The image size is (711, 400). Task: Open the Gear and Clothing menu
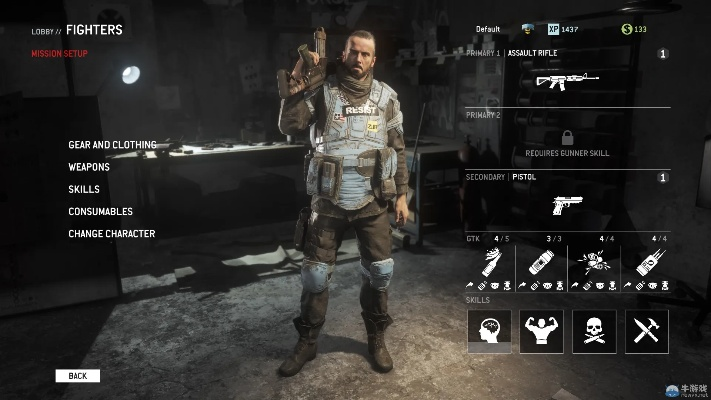click(112, 145)
